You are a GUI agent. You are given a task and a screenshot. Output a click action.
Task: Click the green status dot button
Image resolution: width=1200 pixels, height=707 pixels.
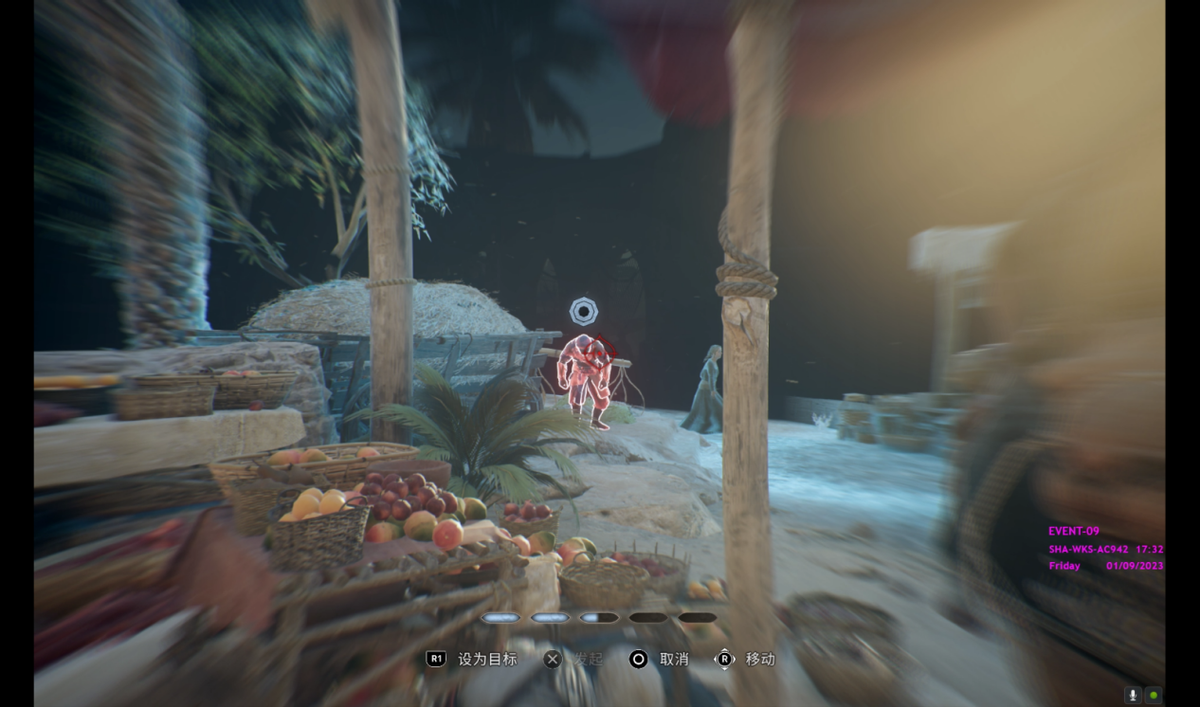[1154, 695]
